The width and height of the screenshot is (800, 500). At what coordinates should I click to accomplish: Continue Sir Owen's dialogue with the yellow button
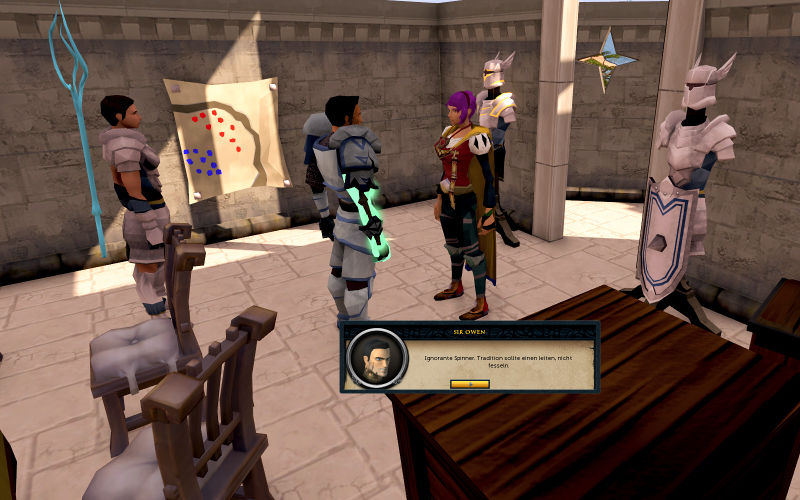[x=469, y=383]
